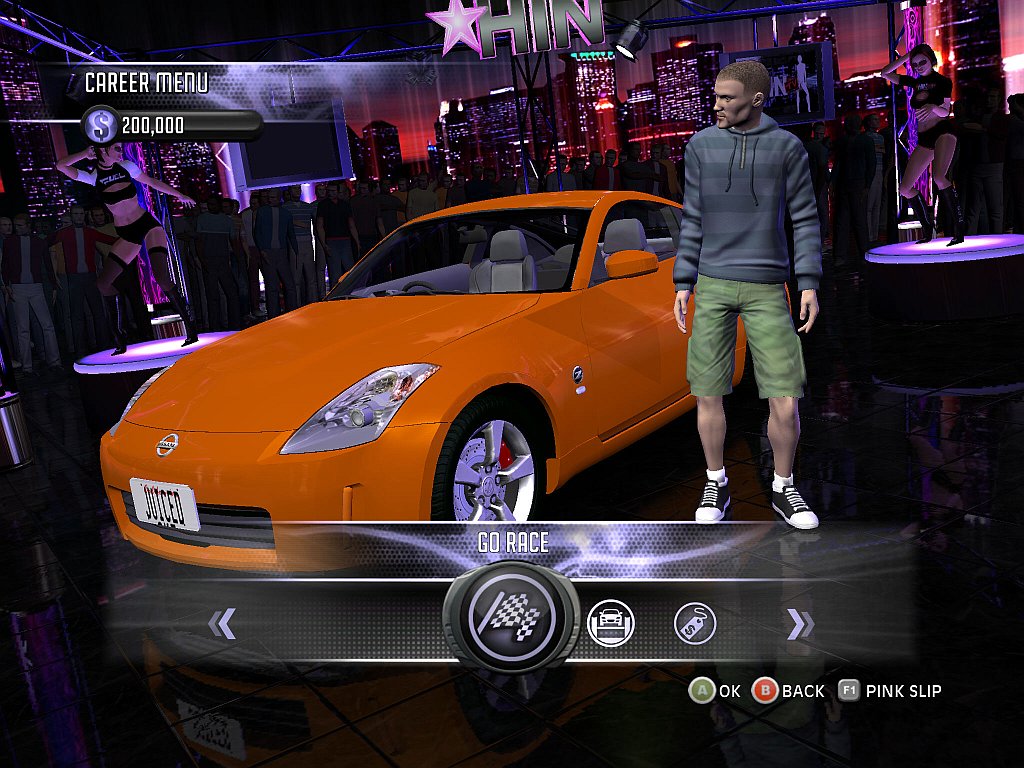Cycle career menu left with double arrow
The image size is (1024, 768).
(x=221, y=625)
